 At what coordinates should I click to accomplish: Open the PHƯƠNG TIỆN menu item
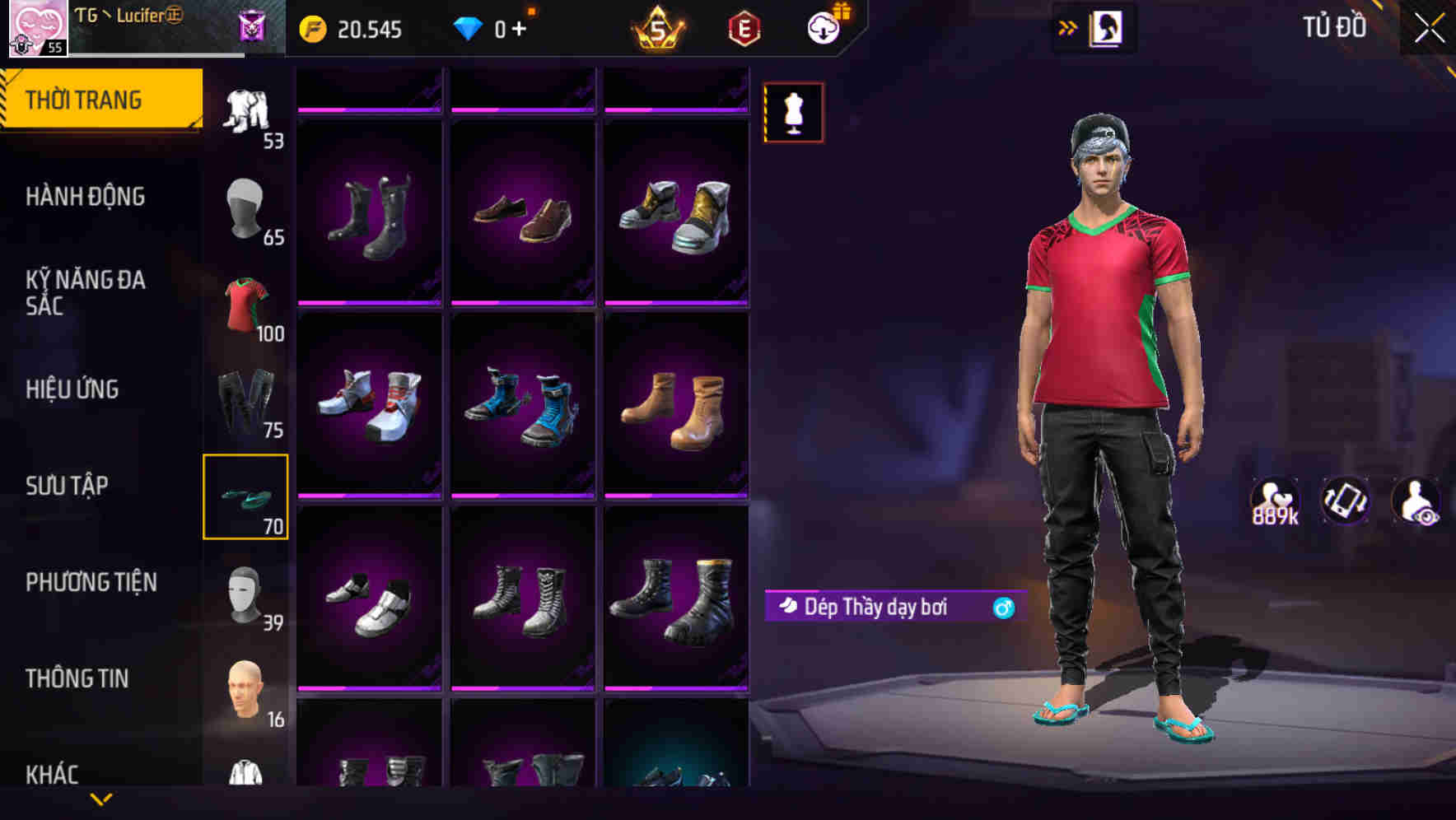point(91,582)
